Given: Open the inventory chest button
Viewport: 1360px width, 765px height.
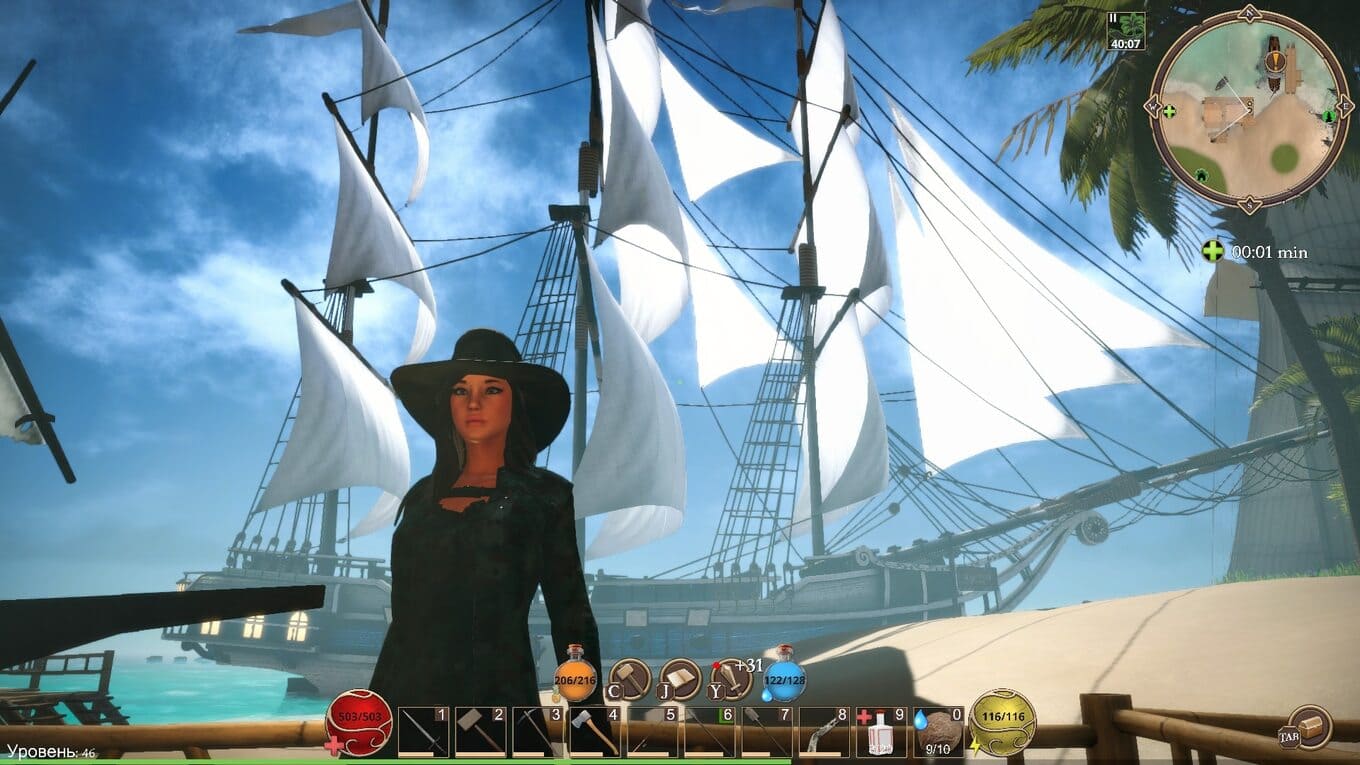Looking at the screenshot, I should point(1308,726).
